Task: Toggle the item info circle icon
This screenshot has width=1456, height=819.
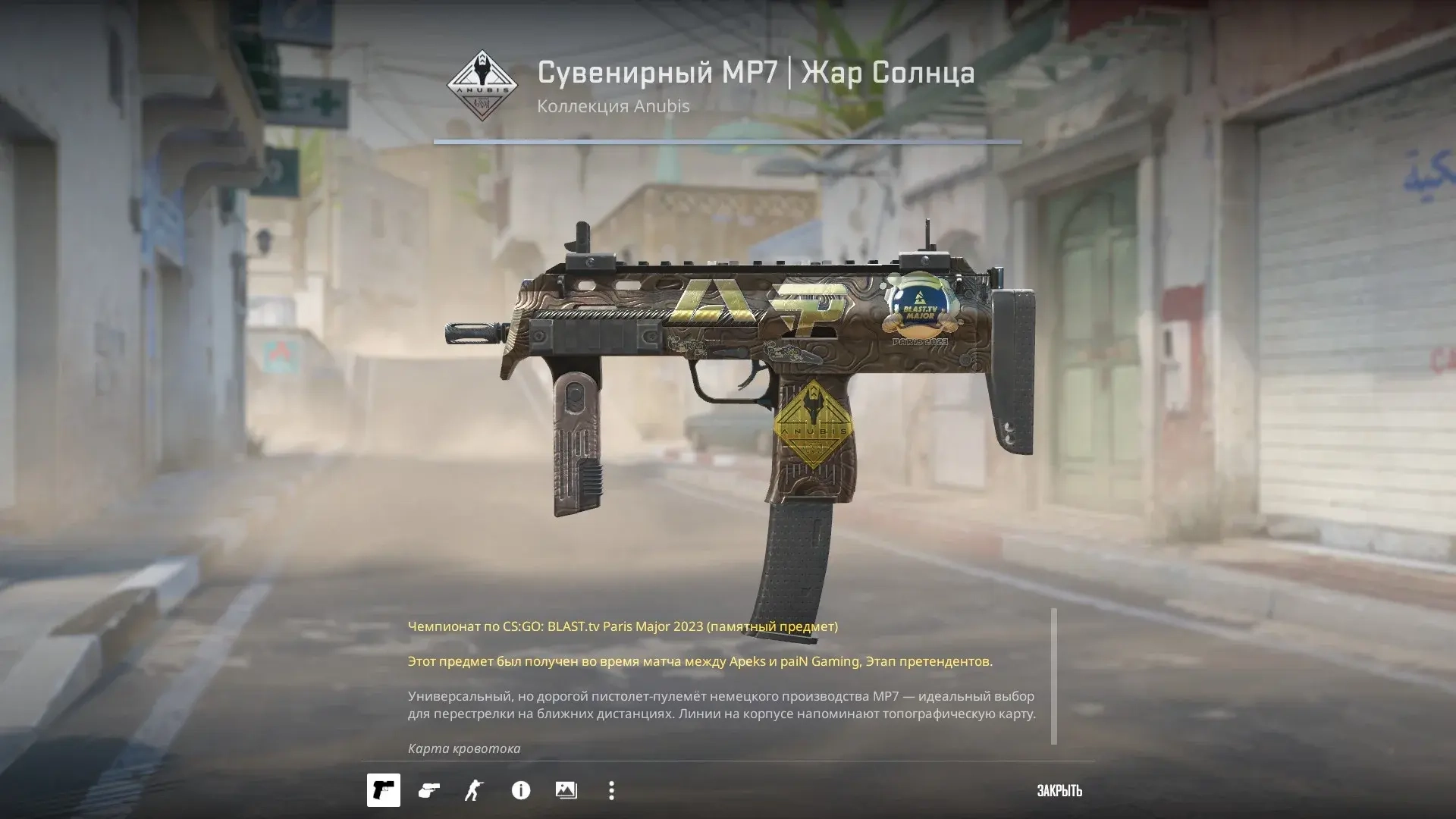Action: (x=521, y=790)
